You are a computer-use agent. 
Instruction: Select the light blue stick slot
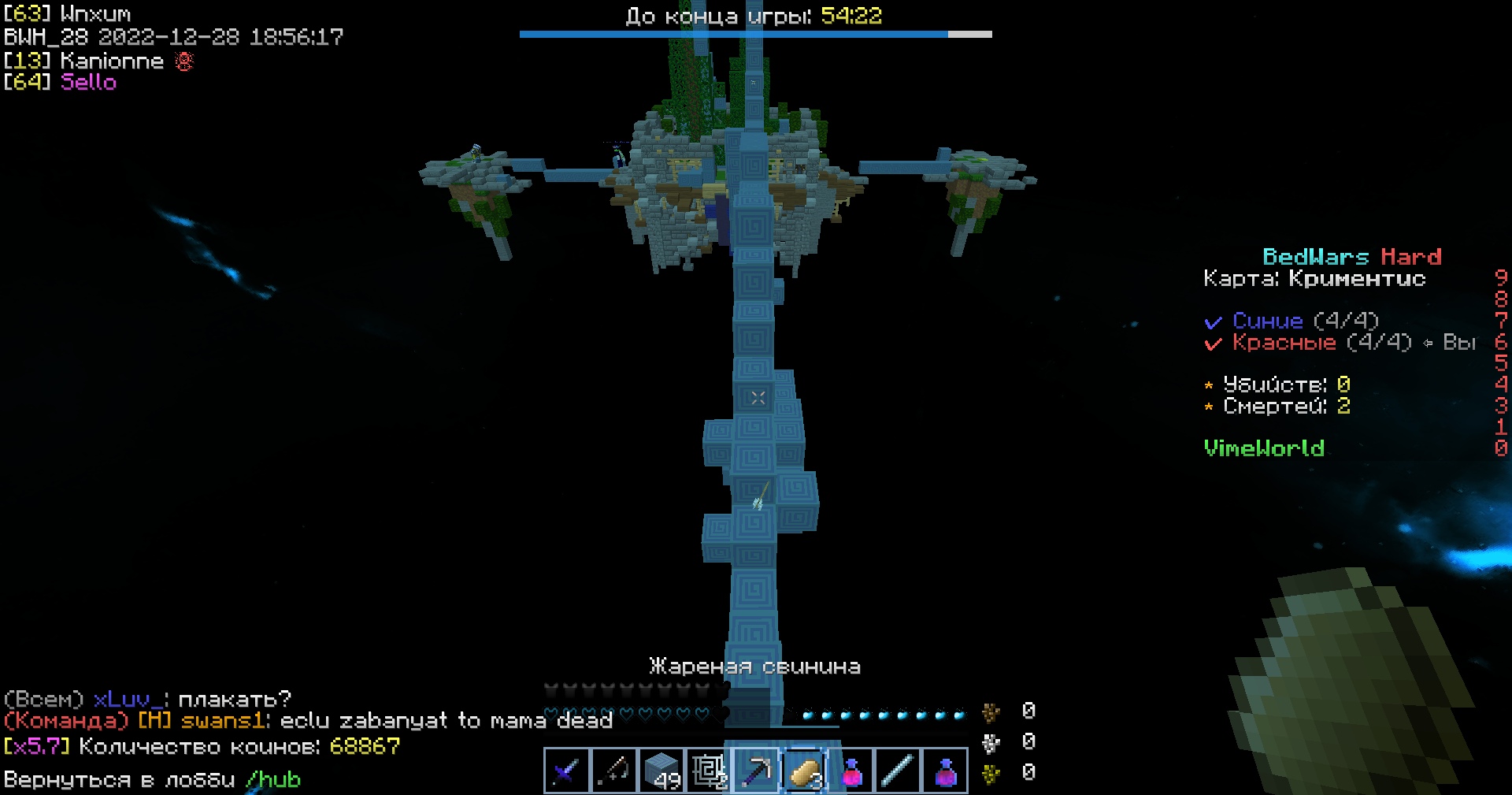898,771
